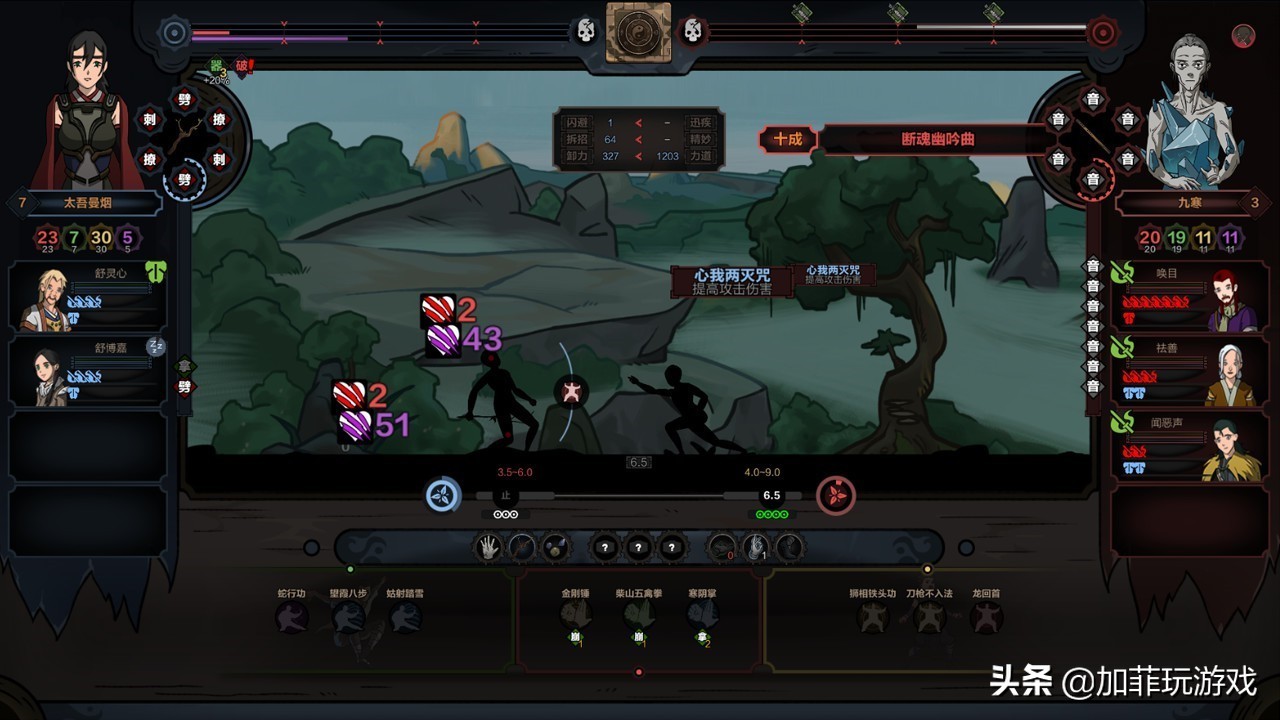This screenshot has height=720, width=1280.
Task: Click the round portrait icon top-right
Action: pos(1243,35)
